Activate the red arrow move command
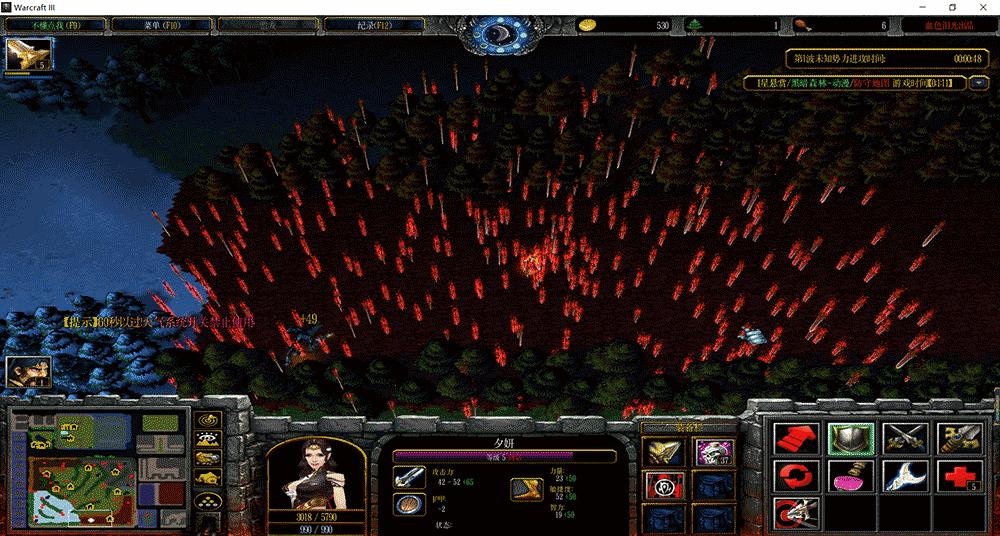 click(796, 438)
